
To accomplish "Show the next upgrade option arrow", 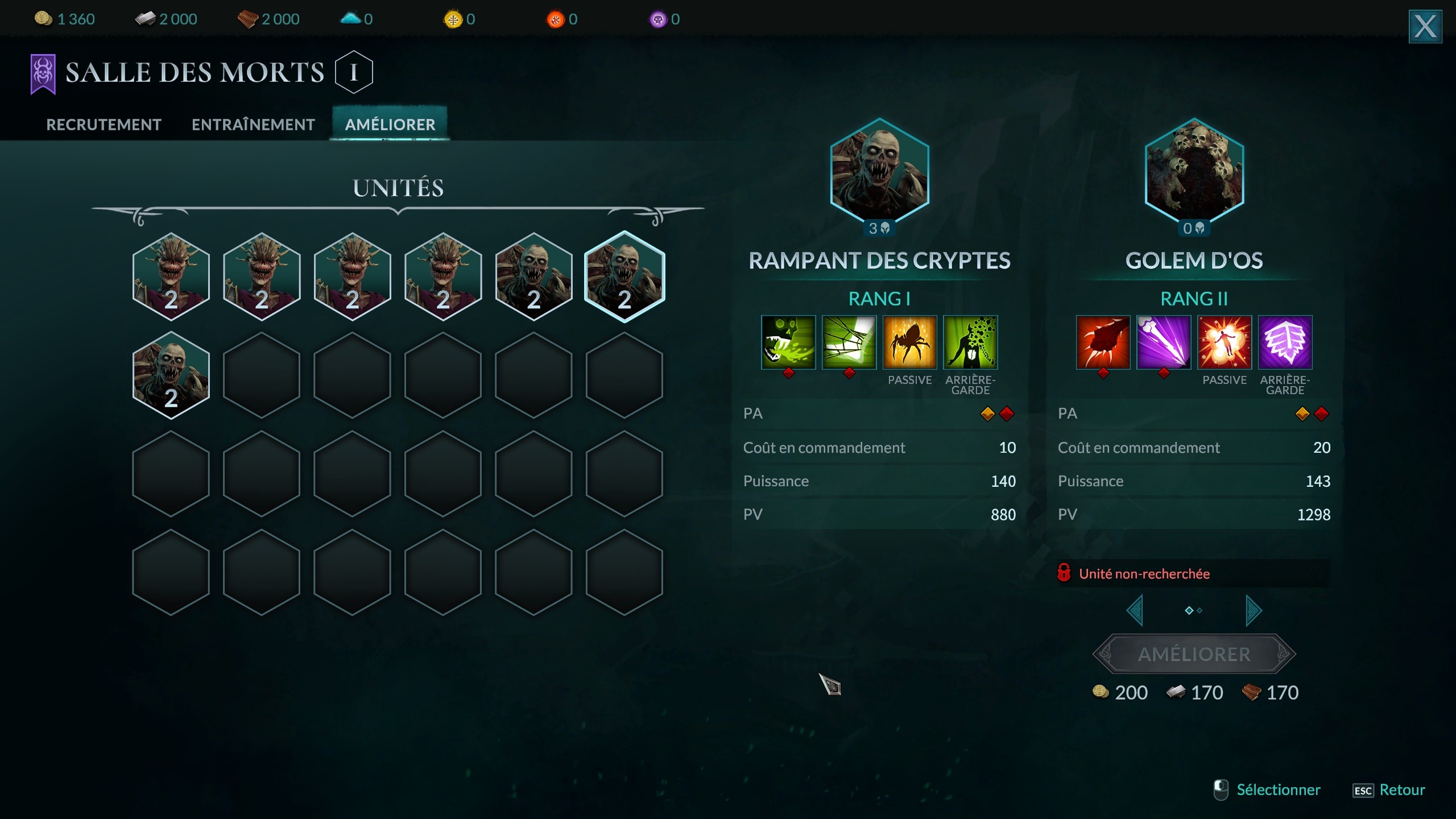I will (1254, 611).
